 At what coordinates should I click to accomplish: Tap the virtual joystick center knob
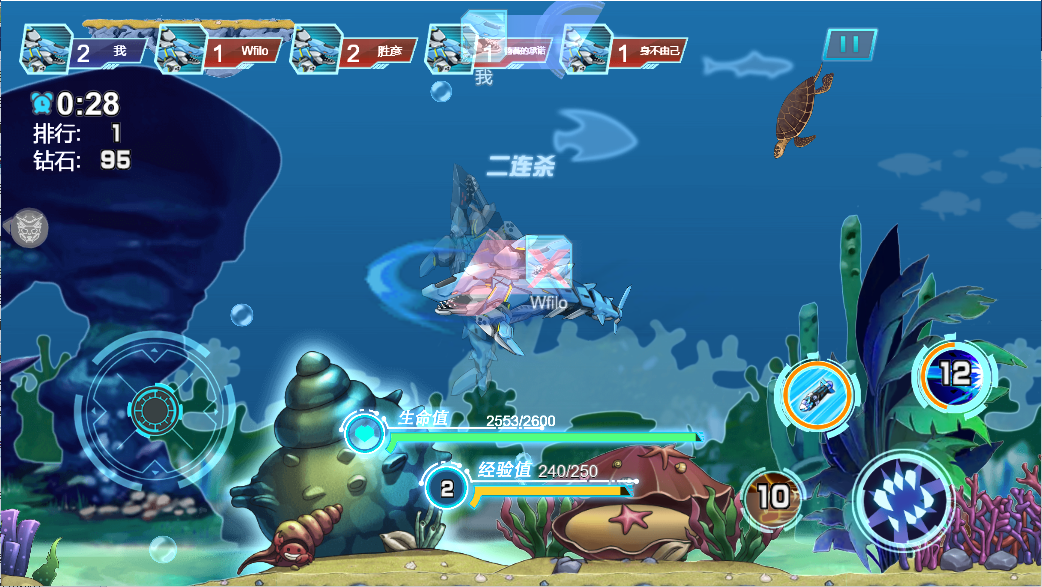[x=154, y=409]
